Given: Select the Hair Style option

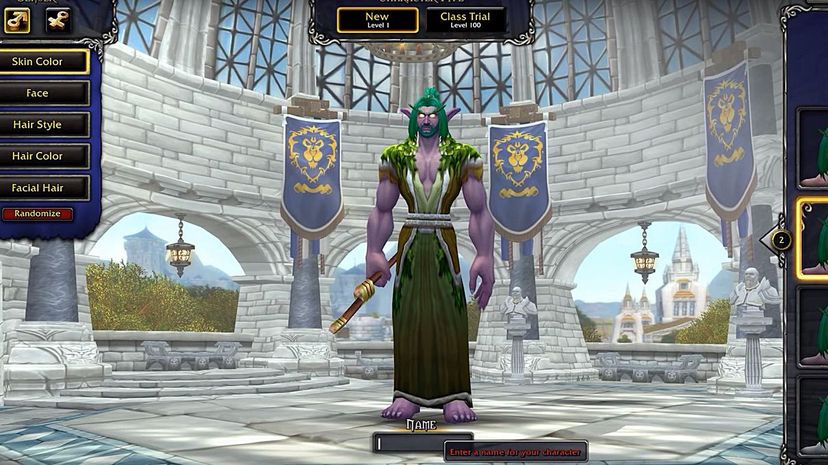Looking at the screenshot, I should pyautogui.click(x=45, y=125).
